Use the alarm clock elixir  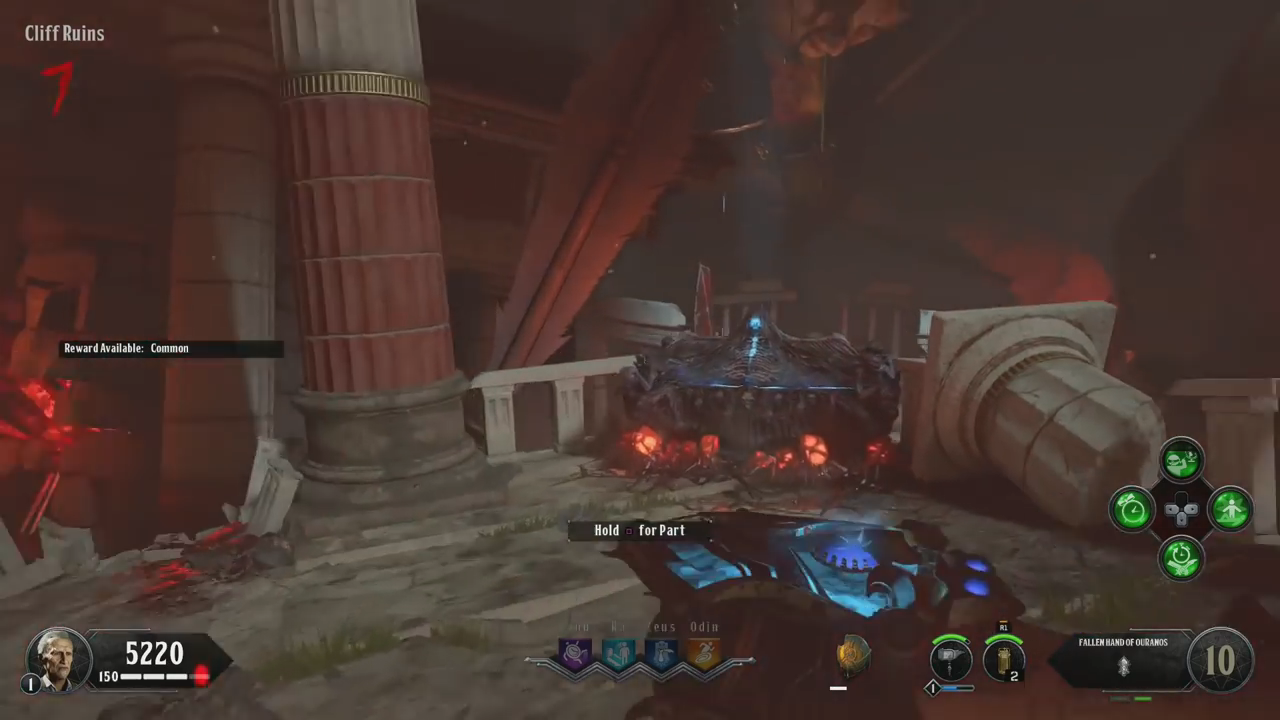click(x=1133, y=510)
